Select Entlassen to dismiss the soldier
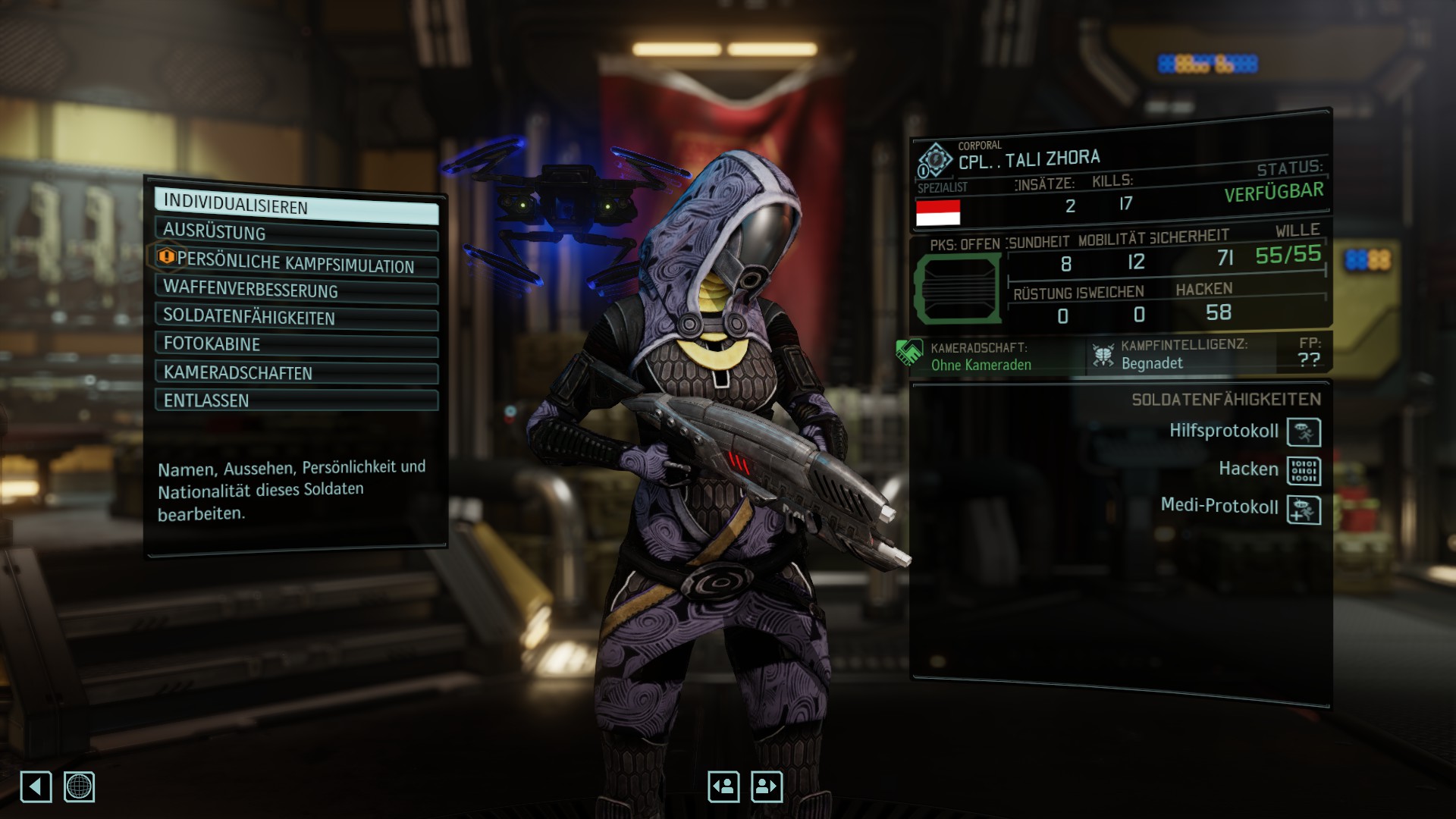 [296, 400]
